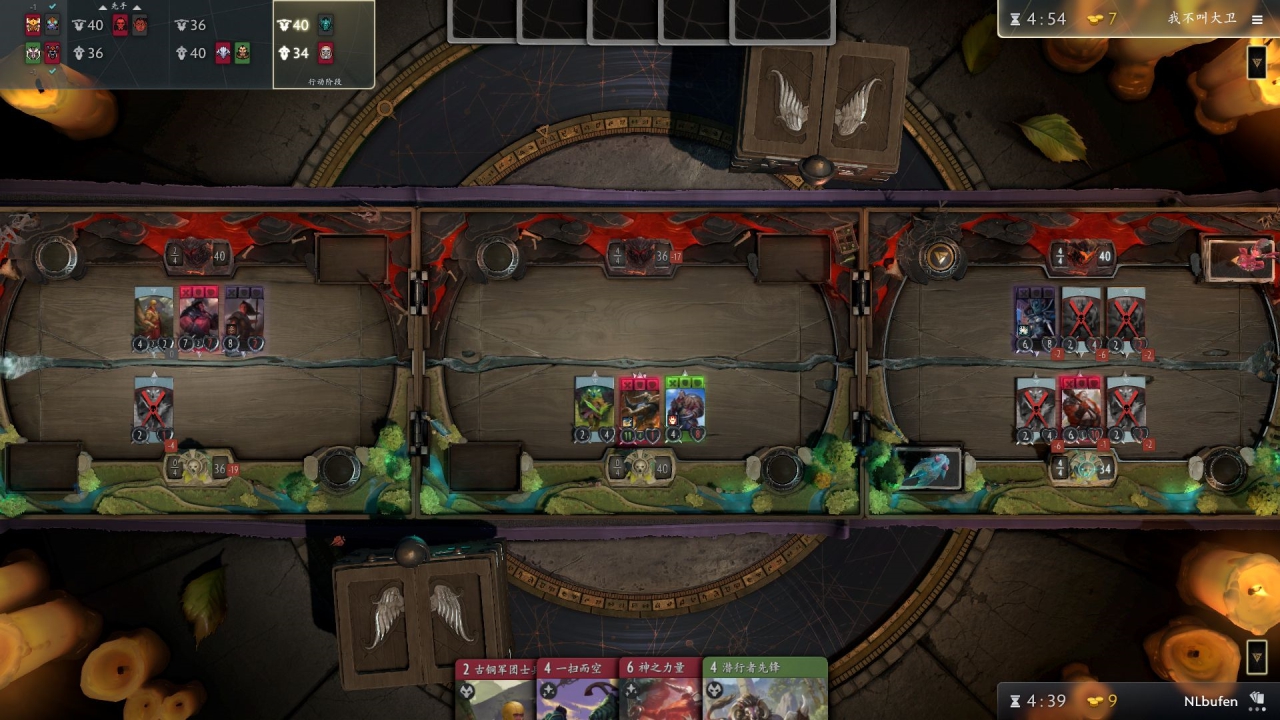Expand the arrow above the NLbufen panel

point(1257,657)
